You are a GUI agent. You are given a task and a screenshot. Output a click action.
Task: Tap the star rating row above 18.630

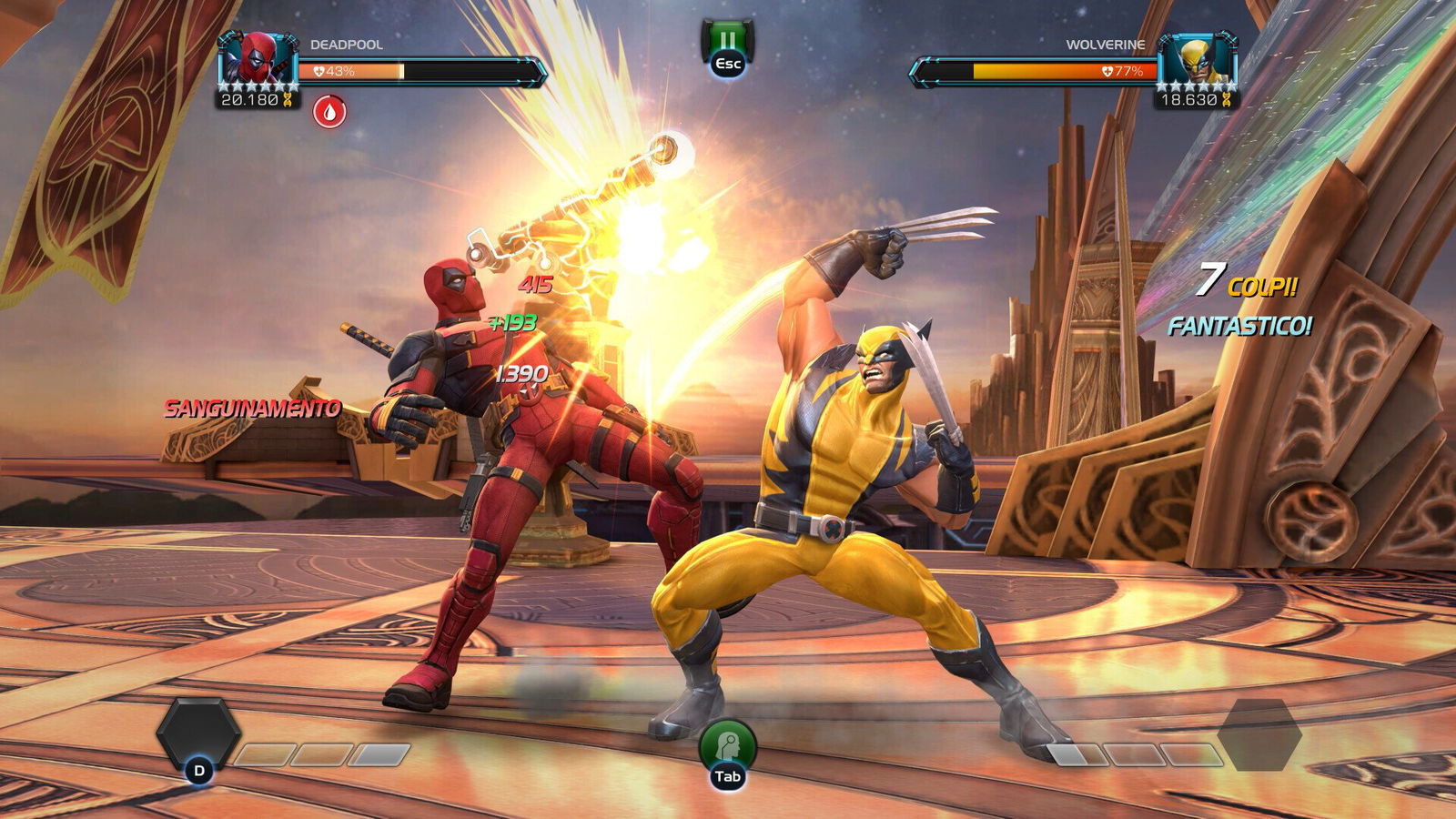(1197, 86)
